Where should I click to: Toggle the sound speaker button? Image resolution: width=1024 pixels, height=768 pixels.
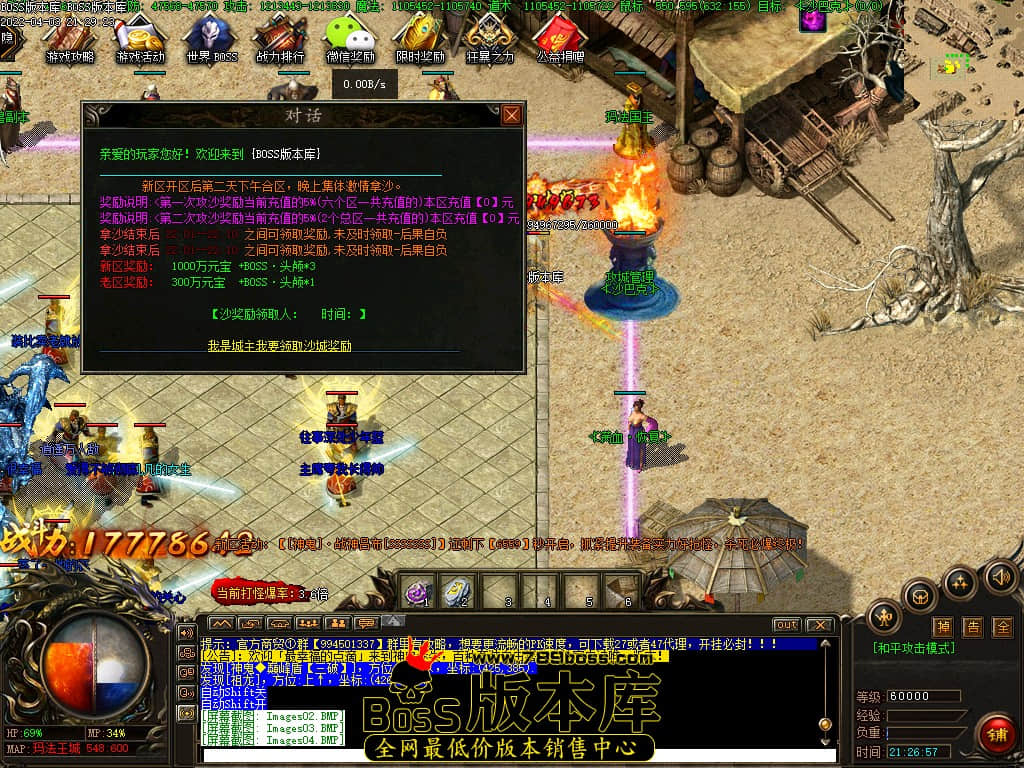[1000, 577]
